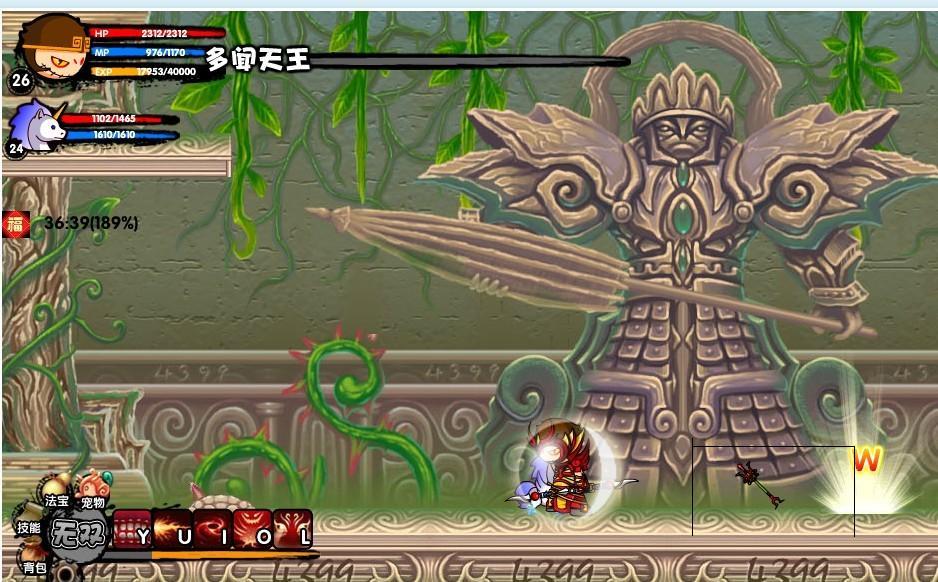This screenshot has width=938, height=582.
Task: Open the 宠物 pet menu
Action: coord(92,492)
